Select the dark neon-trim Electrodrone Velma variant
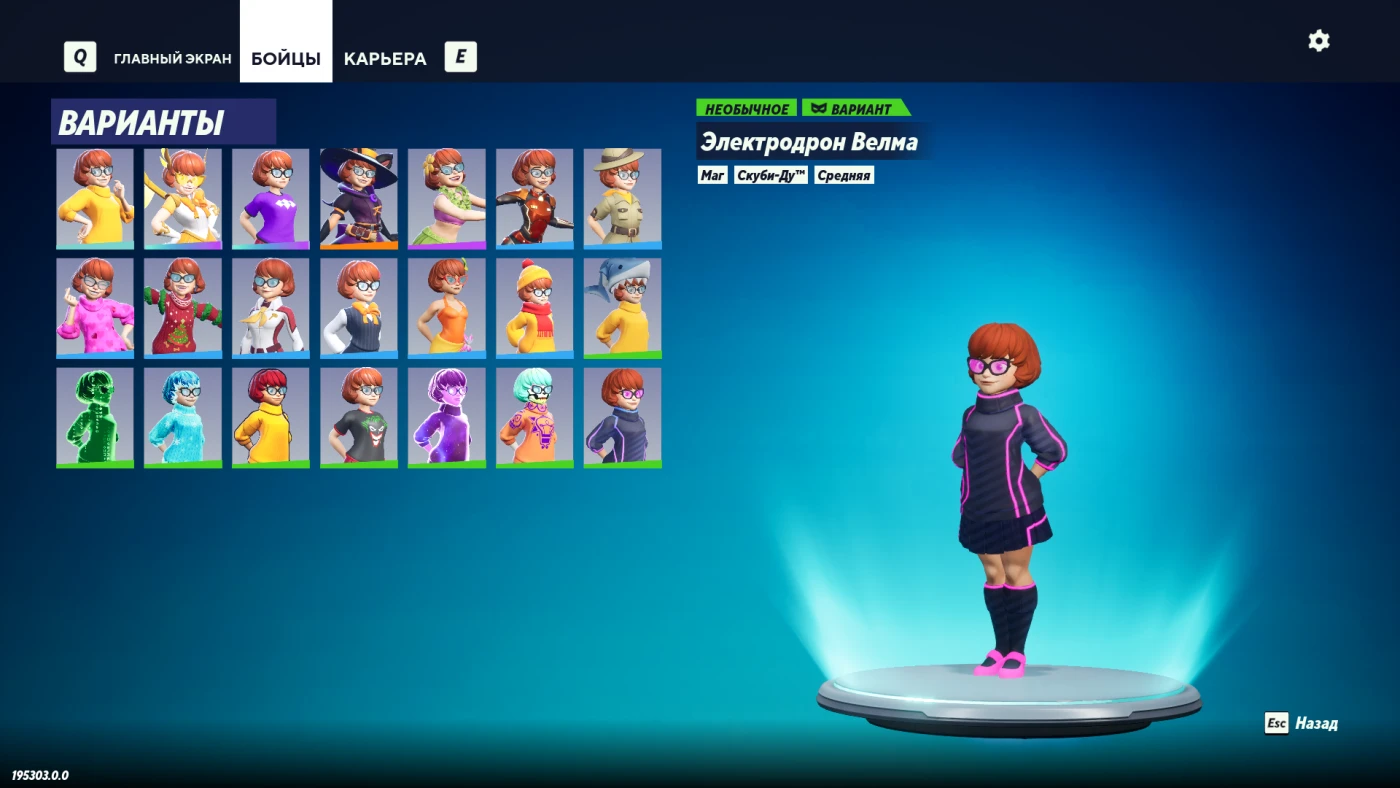Image resolution: width=1400 pixels, height=788 pixels. (x=622, y=417)
